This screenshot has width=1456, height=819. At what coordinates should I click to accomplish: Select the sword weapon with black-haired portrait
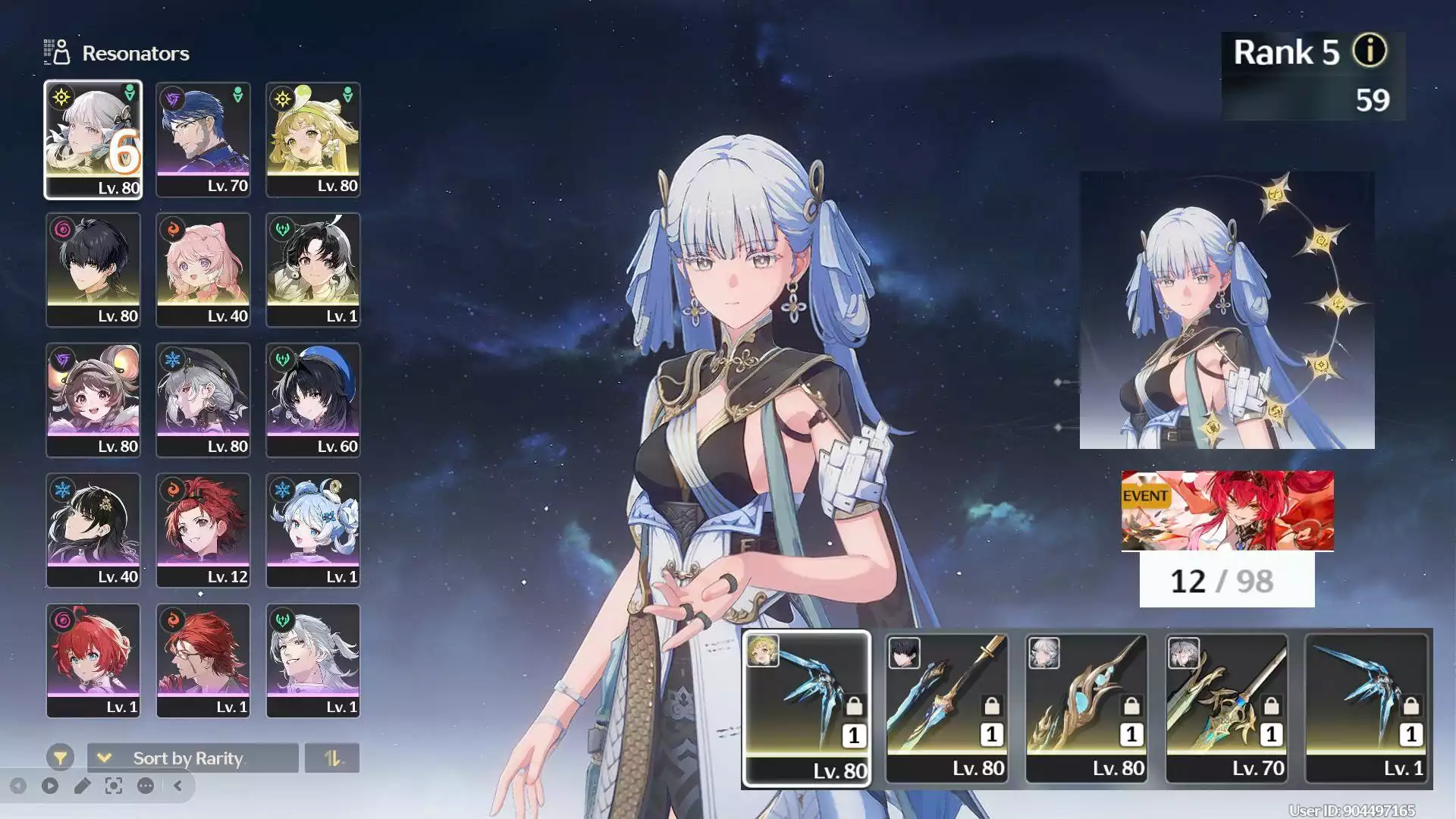click(x=946, y=708)
